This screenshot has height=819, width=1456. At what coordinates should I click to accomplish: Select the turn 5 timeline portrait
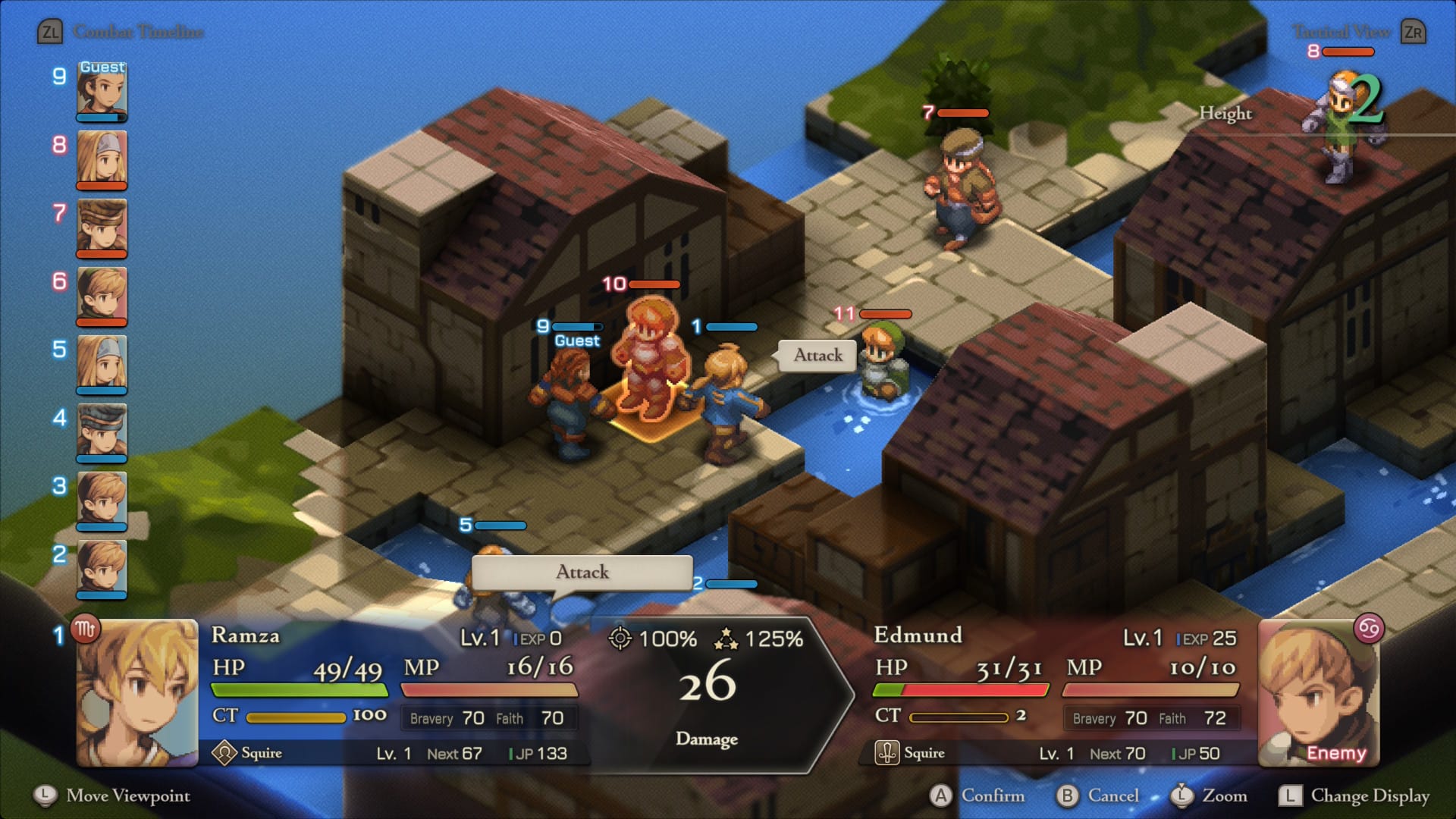(102, 364)
